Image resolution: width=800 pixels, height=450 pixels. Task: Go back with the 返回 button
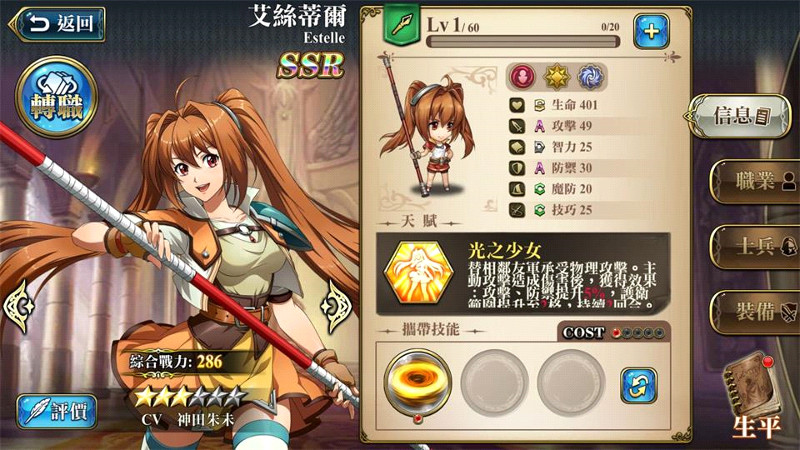pos(57,24)
